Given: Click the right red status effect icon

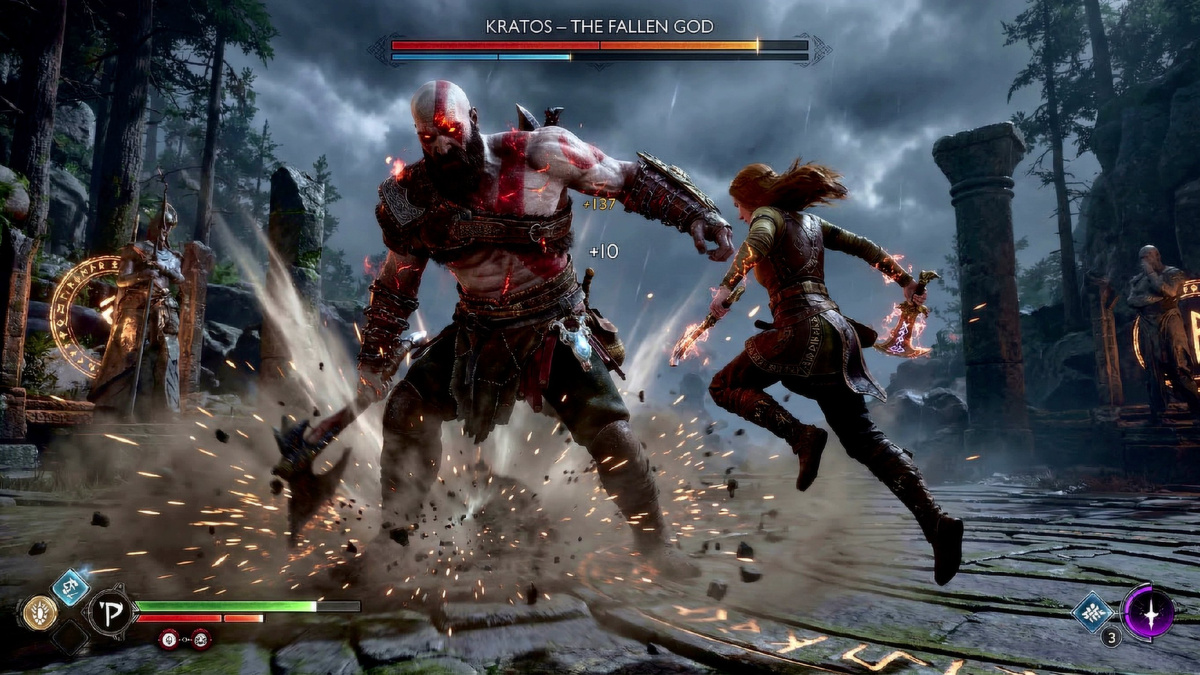Looking at the screenshot, I should click(199, 638).
